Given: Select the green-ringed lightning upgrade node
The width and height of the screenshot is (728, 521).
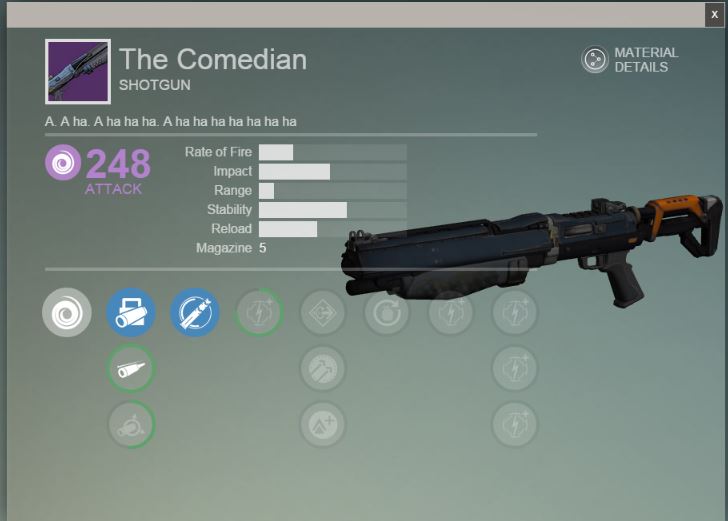Looking at the screenshot, I should tap(259, 313).
